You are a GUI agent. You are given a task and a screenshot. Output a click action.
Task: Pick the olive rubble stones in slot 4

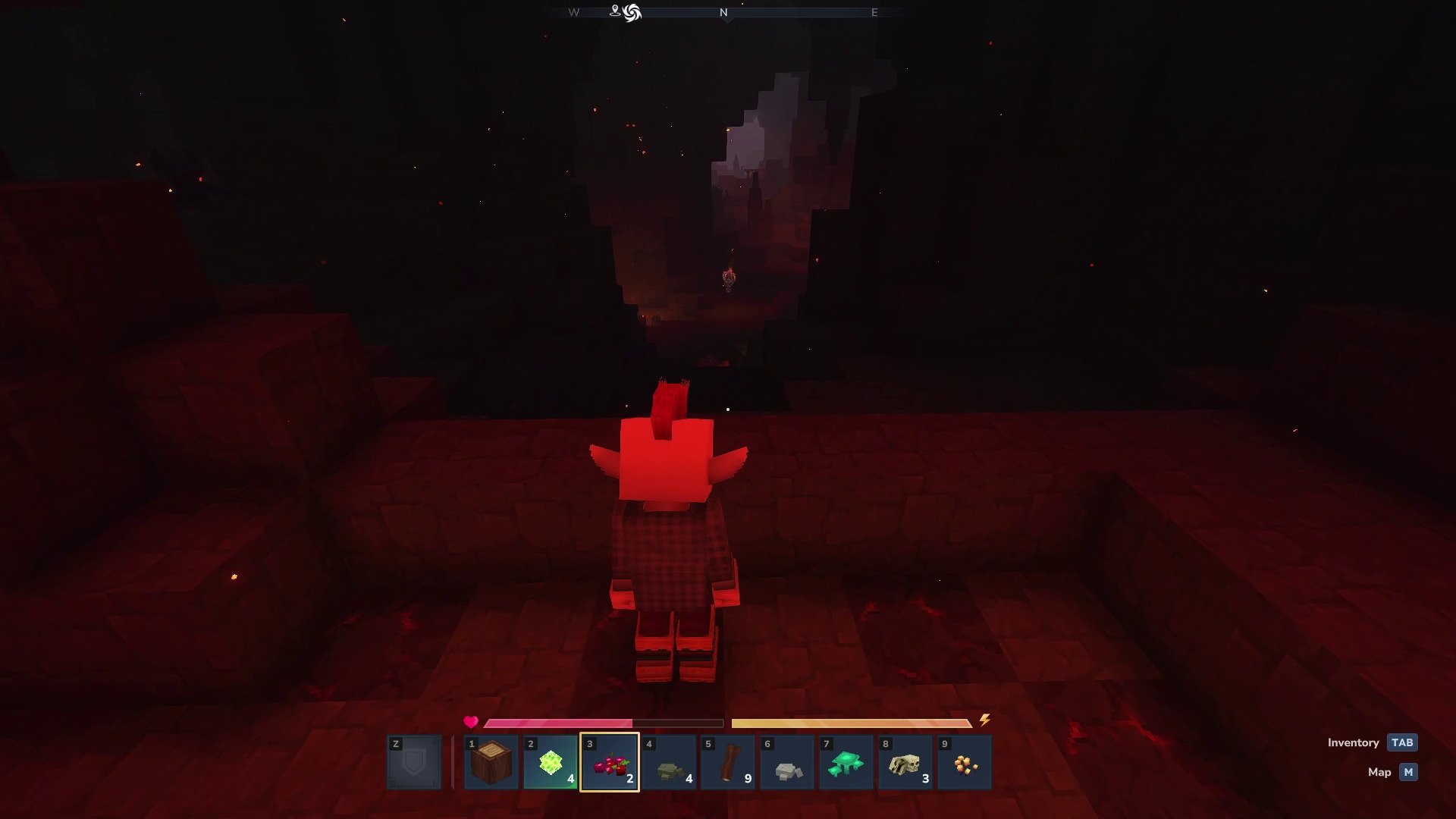click(x=669, y=762)
